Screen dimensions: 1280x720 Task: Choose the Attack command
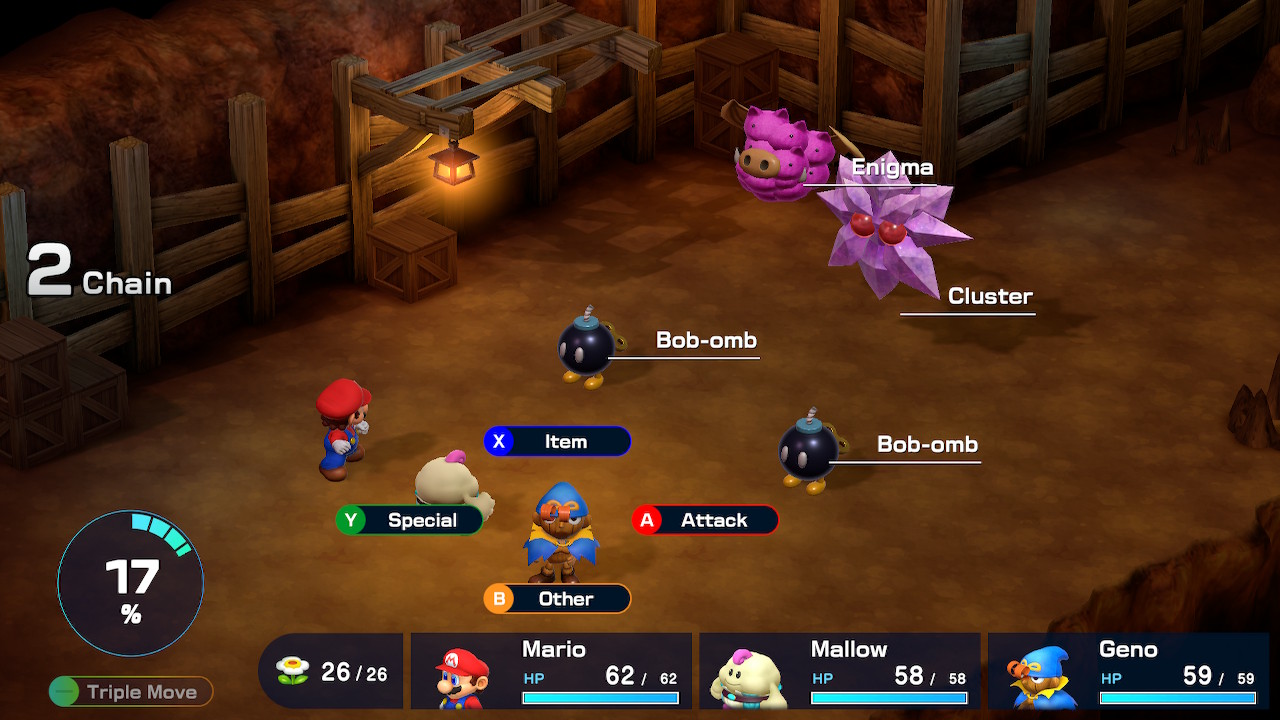tap(705, 520)
